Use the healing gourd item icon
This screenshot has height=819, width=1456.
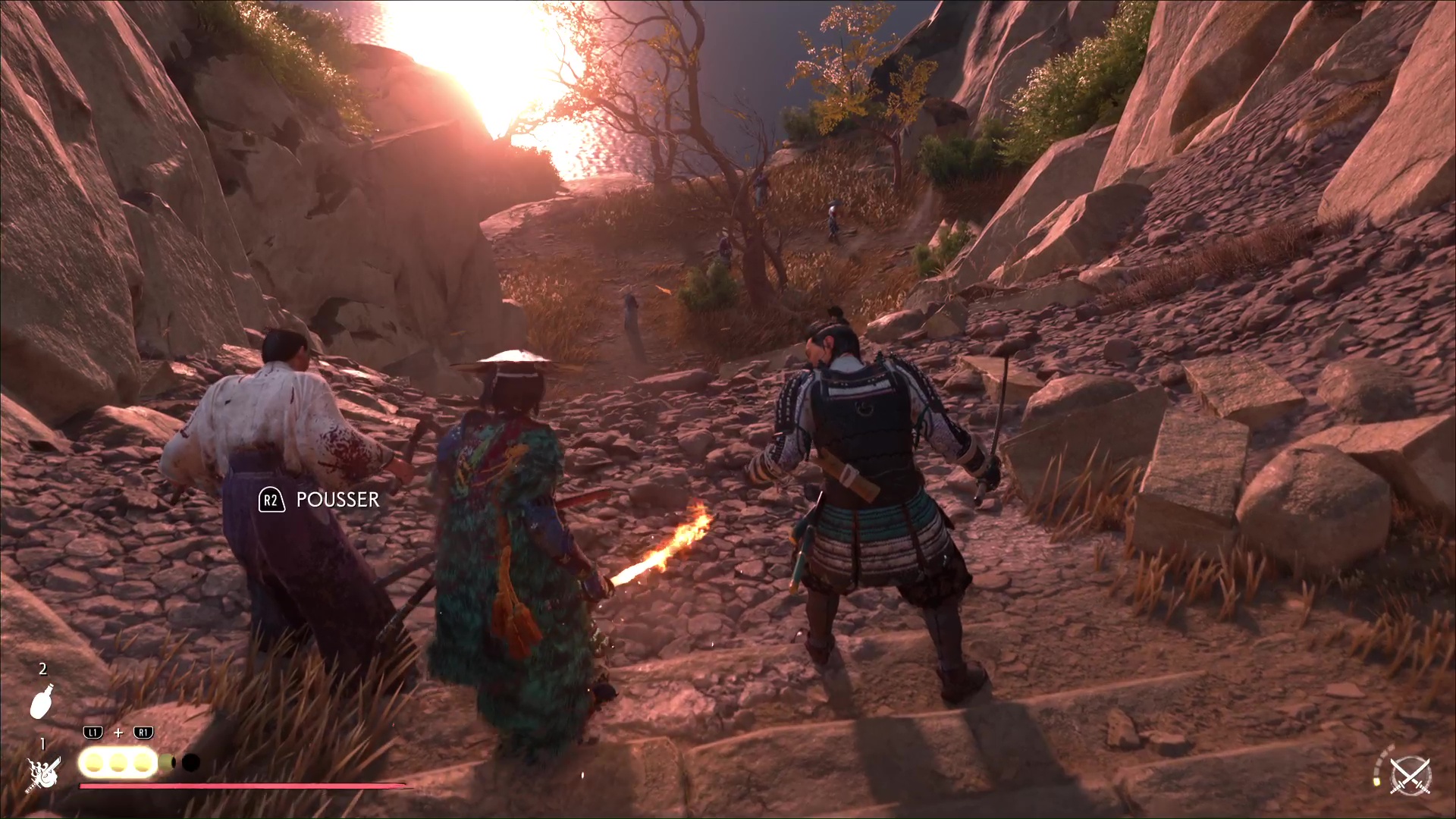click(x=42, y=701)
